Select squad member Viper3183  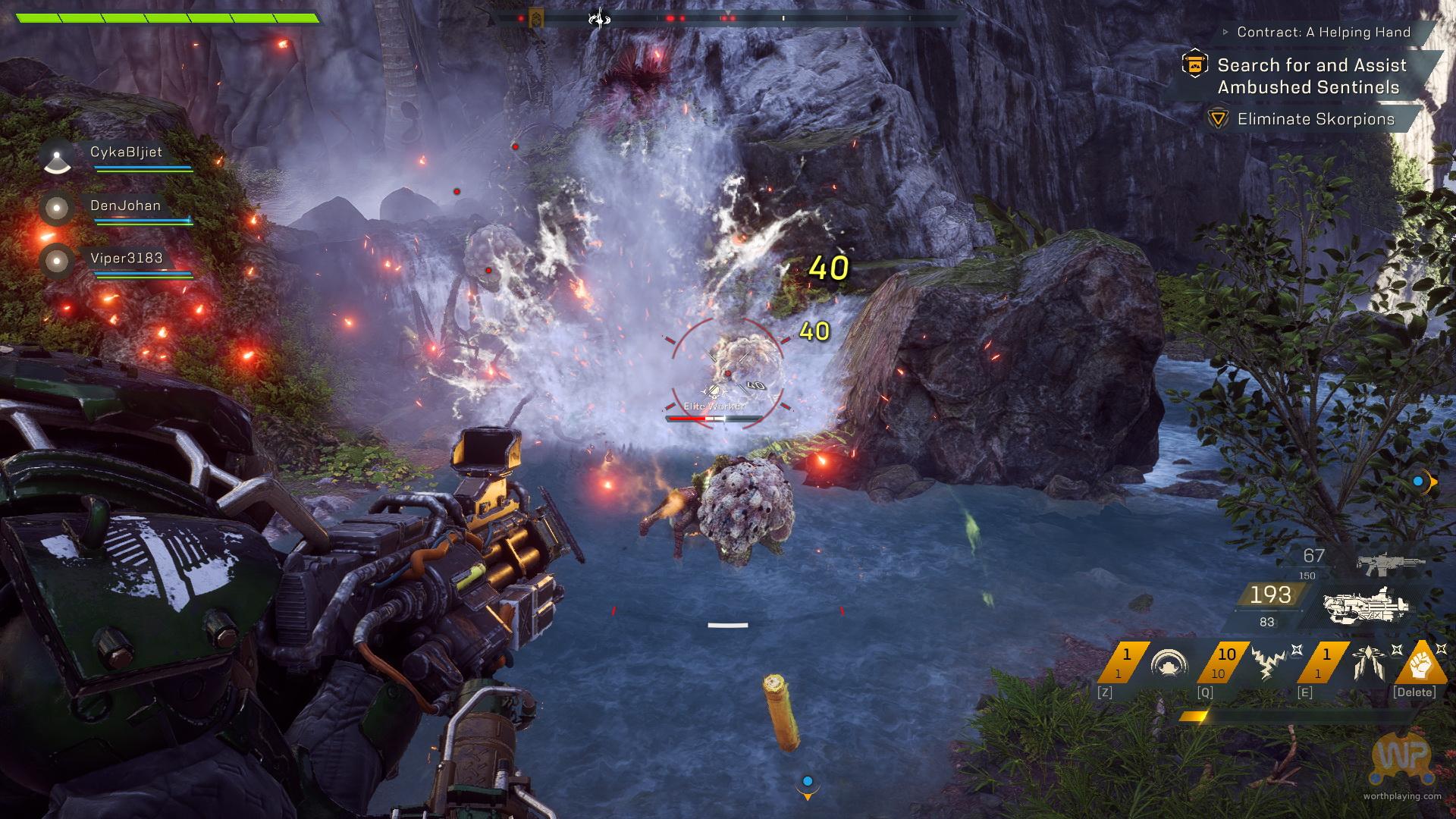tap(126, 259)
